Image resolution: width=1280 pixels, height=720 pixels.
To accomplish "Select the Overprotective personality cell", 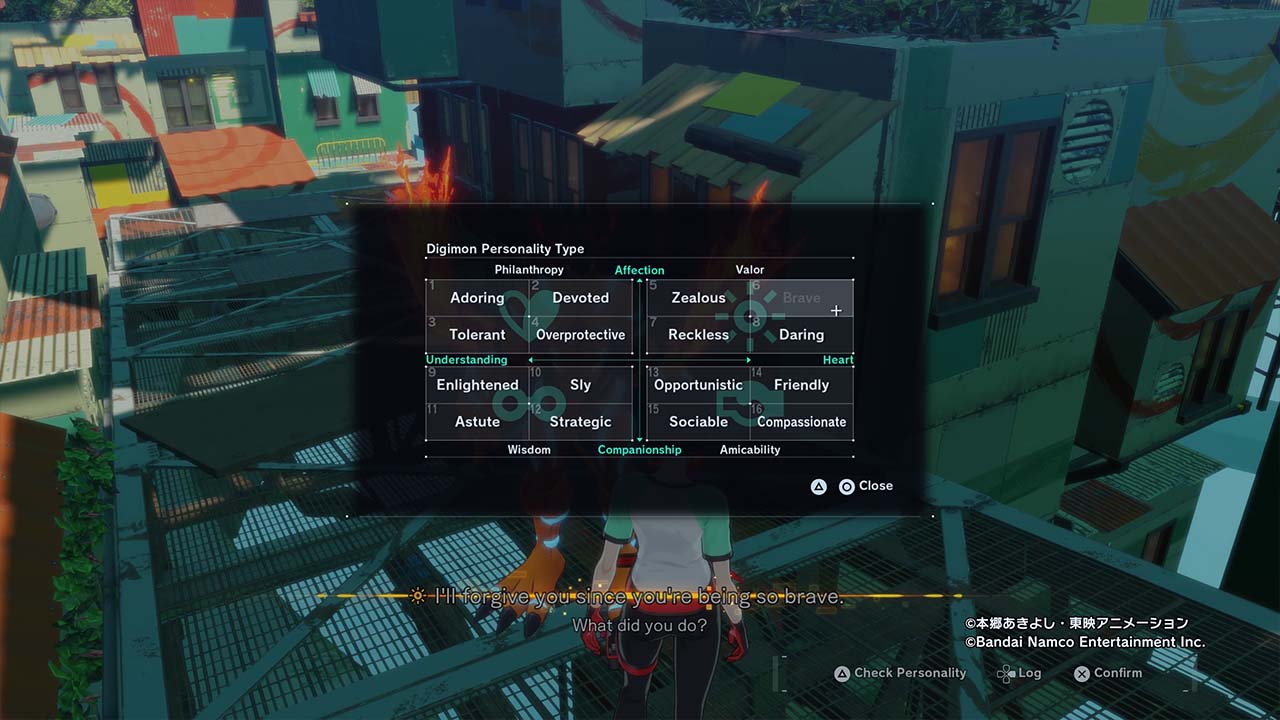I will 580,335.
